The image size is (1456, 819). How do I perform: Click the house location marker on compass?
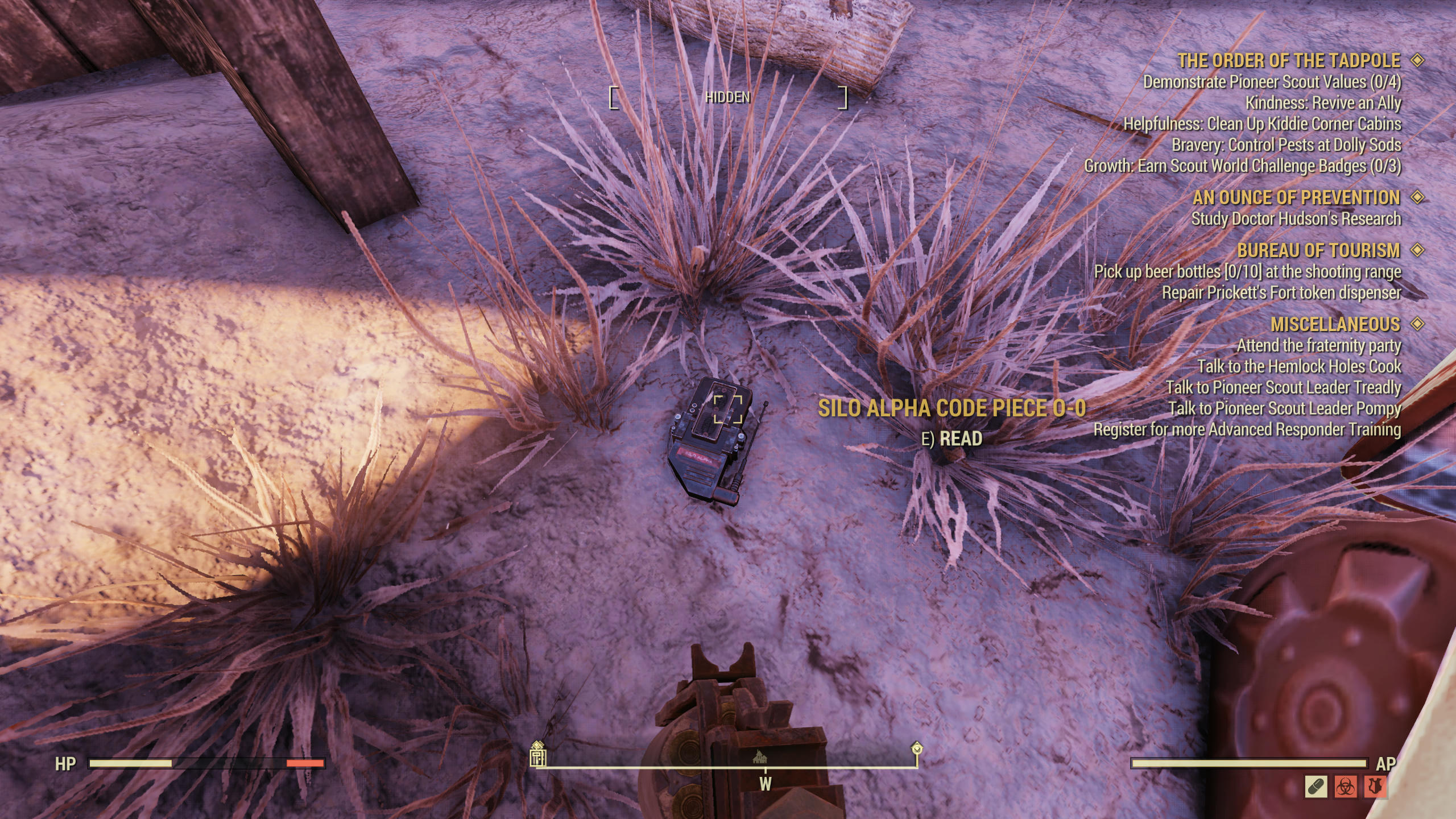[x=760, y=756]
